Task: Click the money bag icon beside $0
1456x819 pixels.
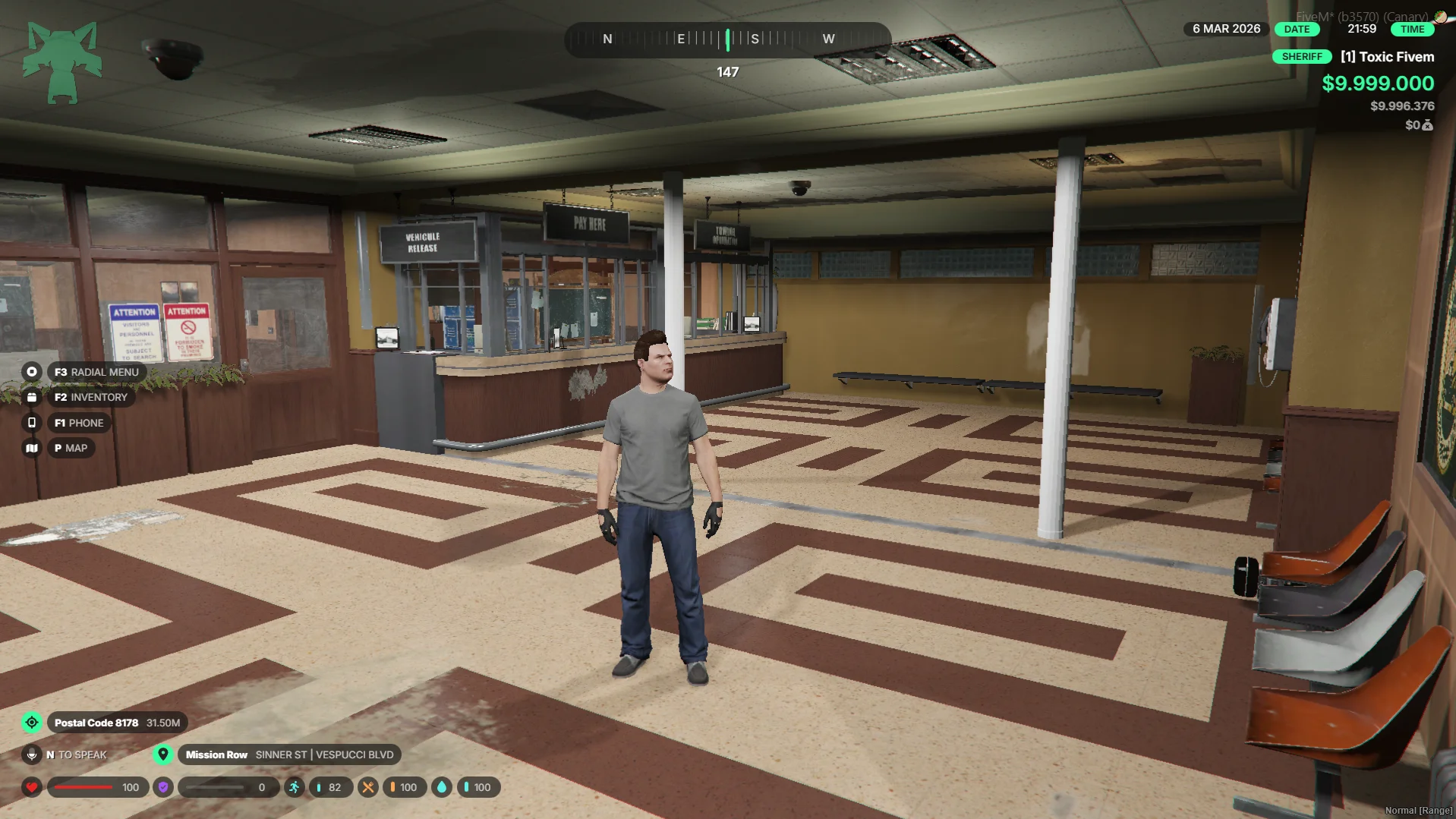Action: click(1426, 126)
